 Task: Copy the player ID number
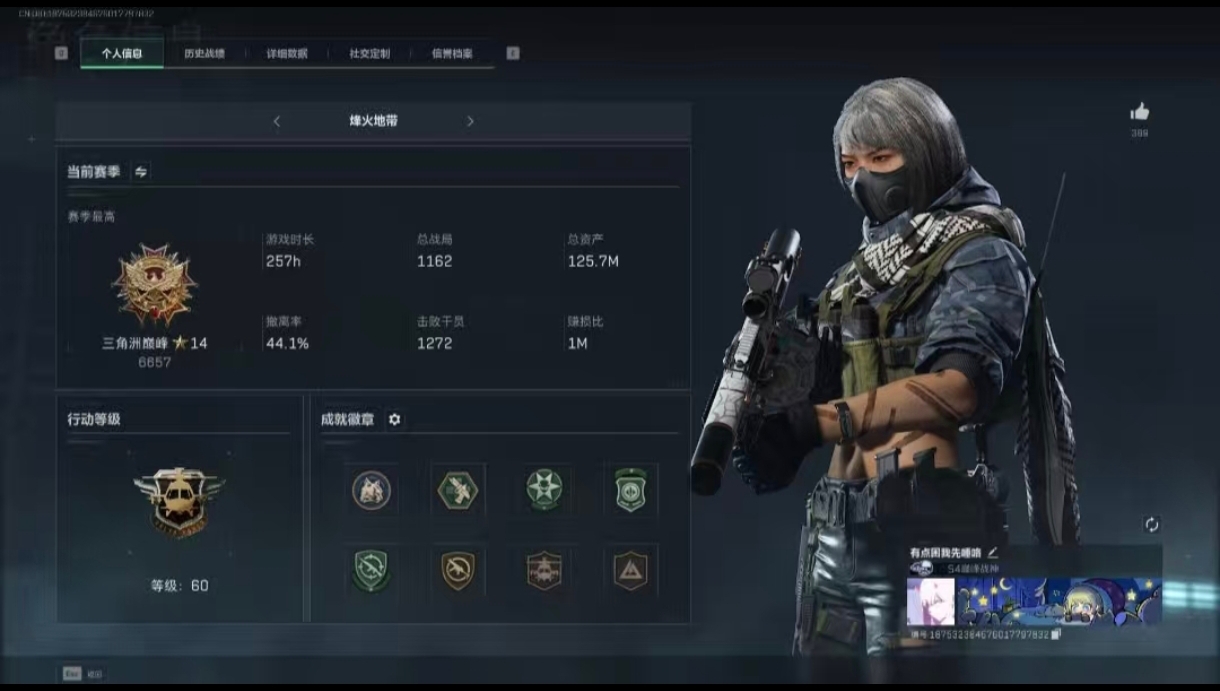[1056, 634]
